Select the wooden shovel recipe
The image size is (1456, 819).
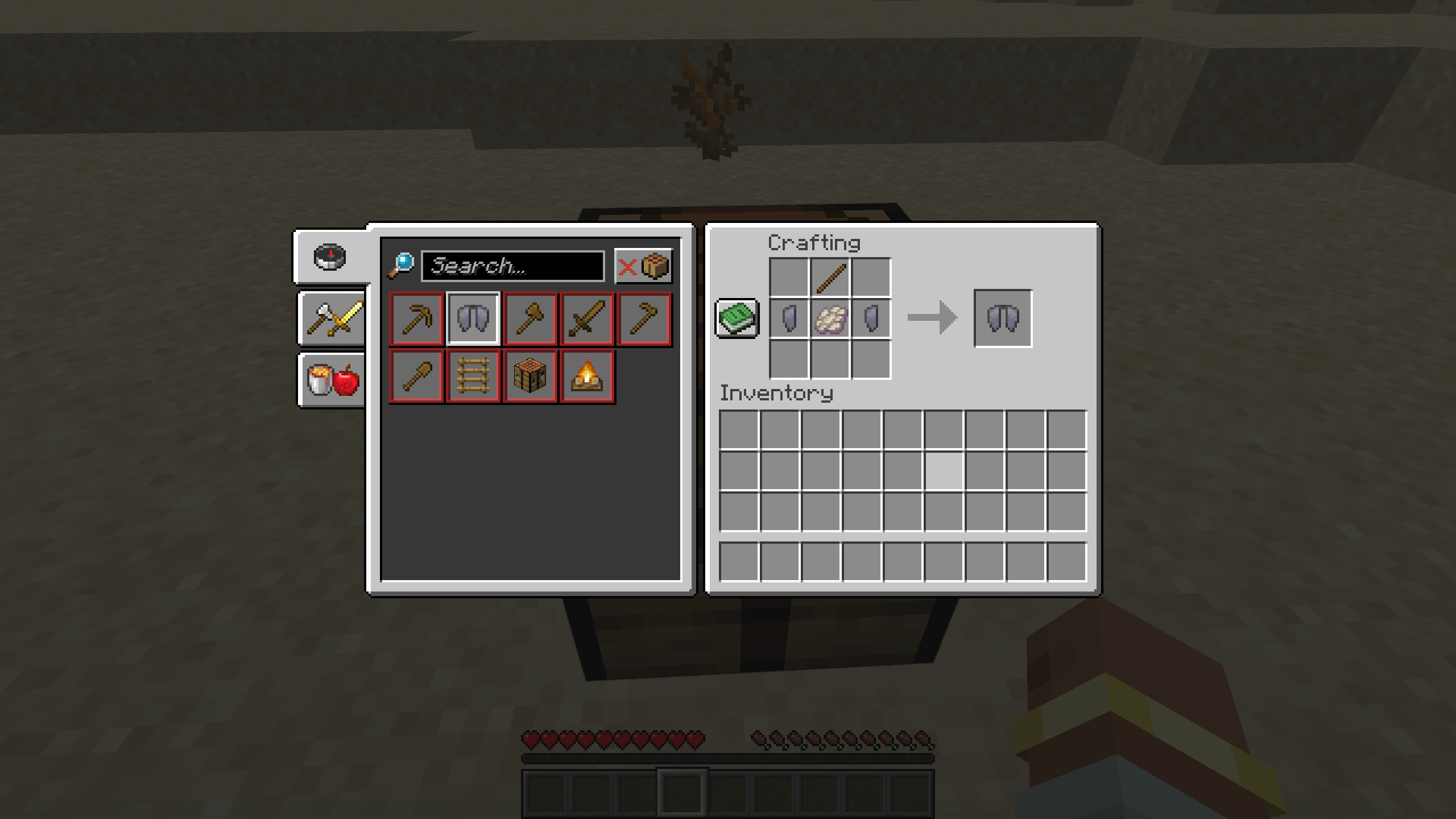(416, 376)
